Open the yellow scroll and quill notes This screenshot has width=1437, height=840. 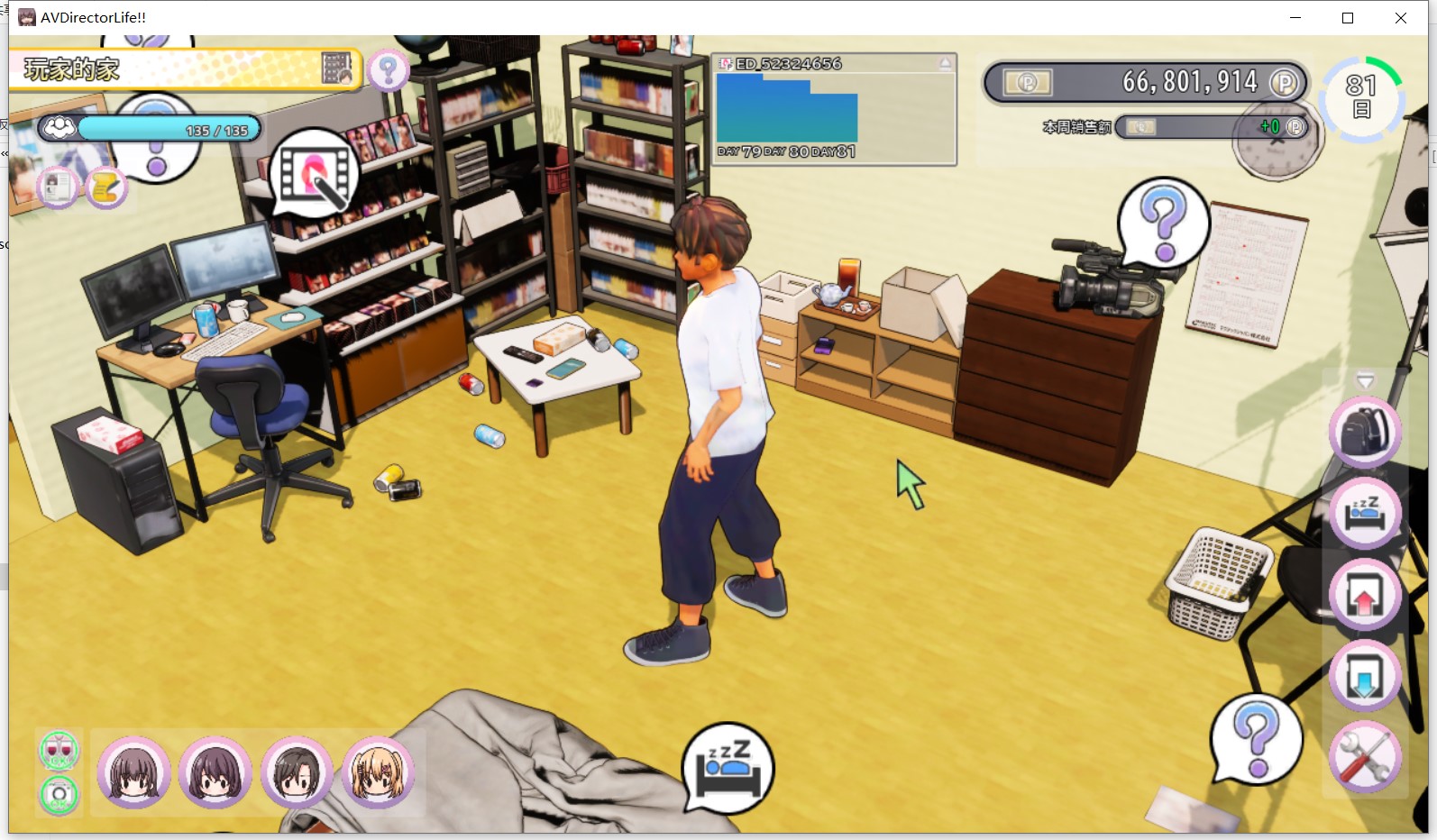(106, 187)
